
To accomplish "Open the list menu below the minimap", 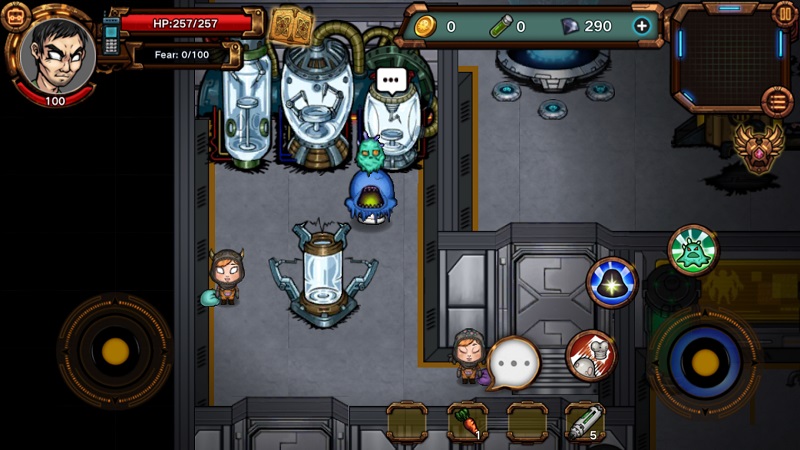I will pos(777,101).
